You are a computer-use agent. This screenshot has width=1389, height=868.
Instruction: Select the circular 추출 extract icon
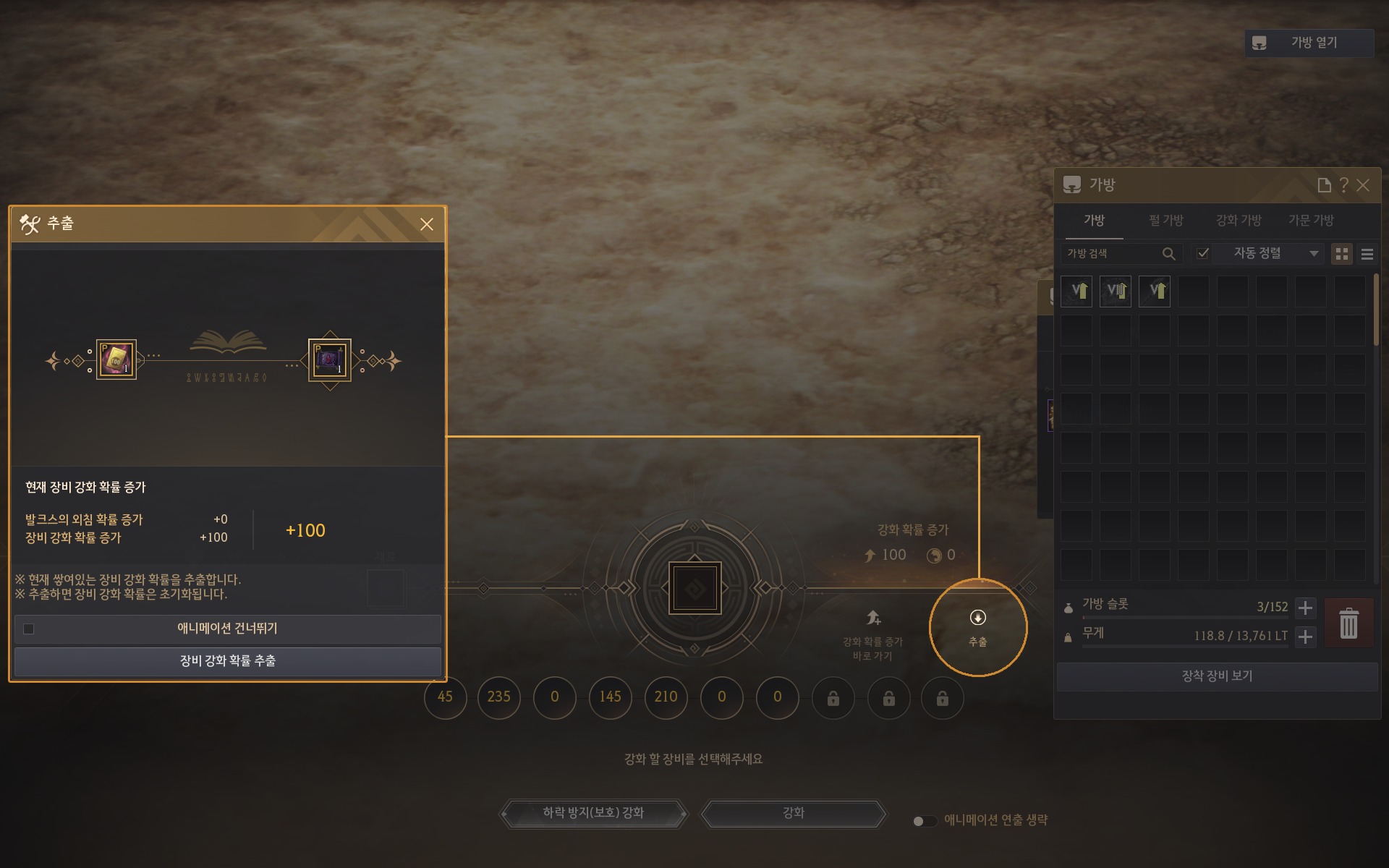click(977, 626)
